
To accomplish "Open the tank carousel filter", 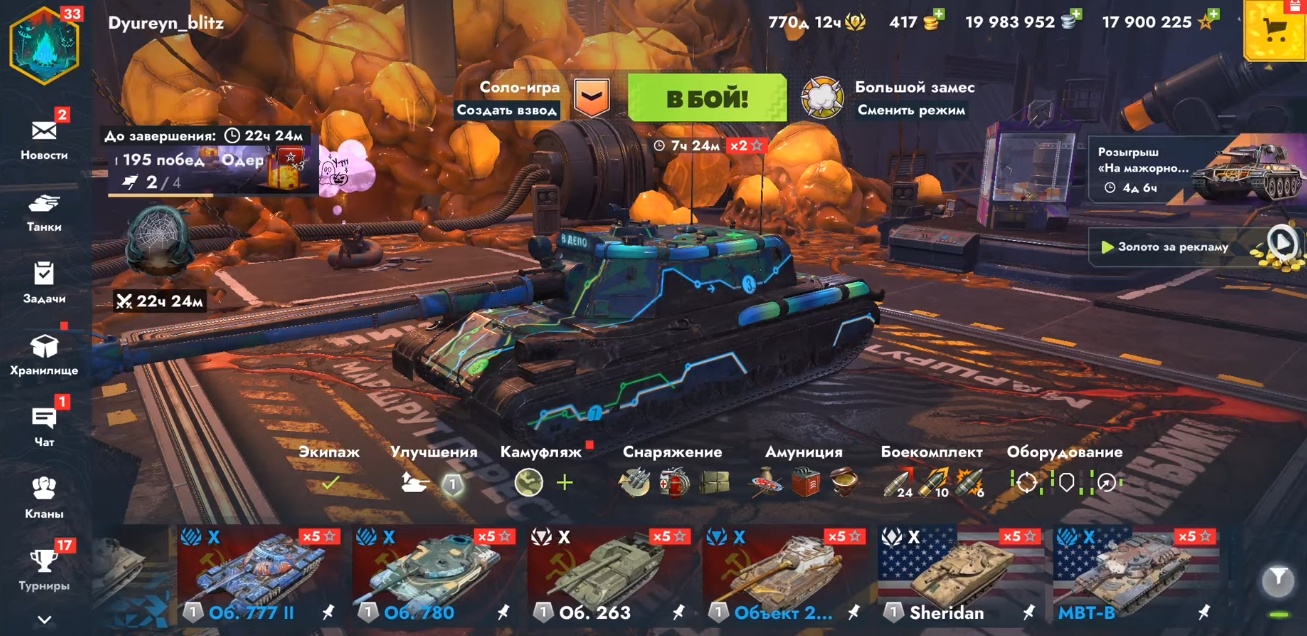I will [1276, 578].
